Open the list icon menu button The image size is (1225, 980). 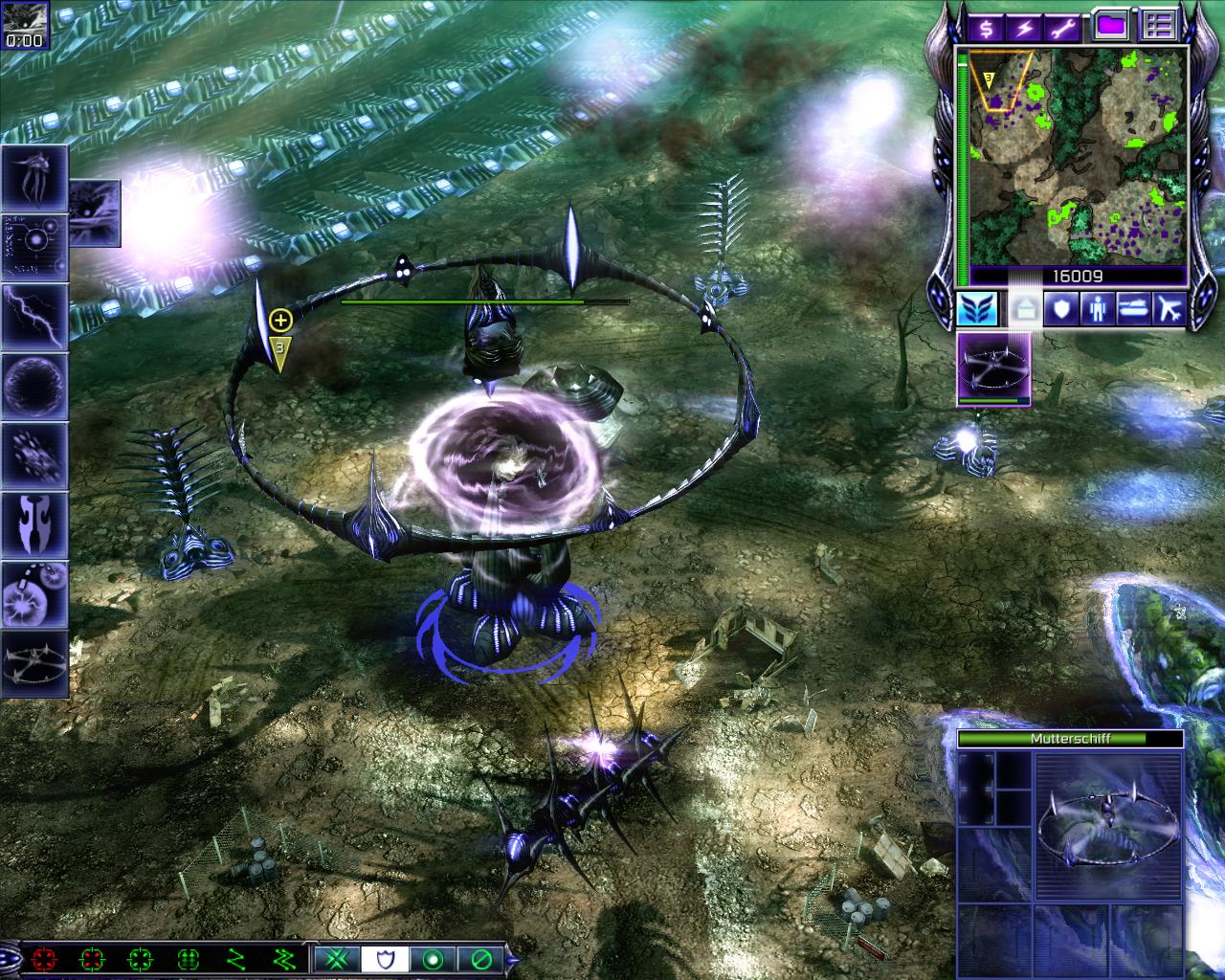[x=1158, y=26]
